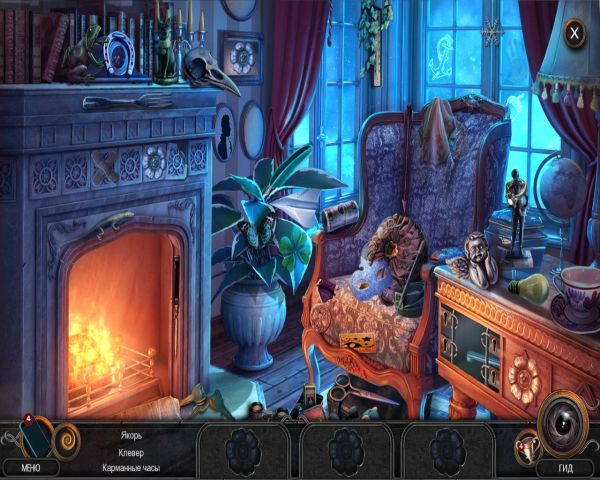The image size is (600, 480).
Task: Close the hidden object scene
Action: (574, 34)
